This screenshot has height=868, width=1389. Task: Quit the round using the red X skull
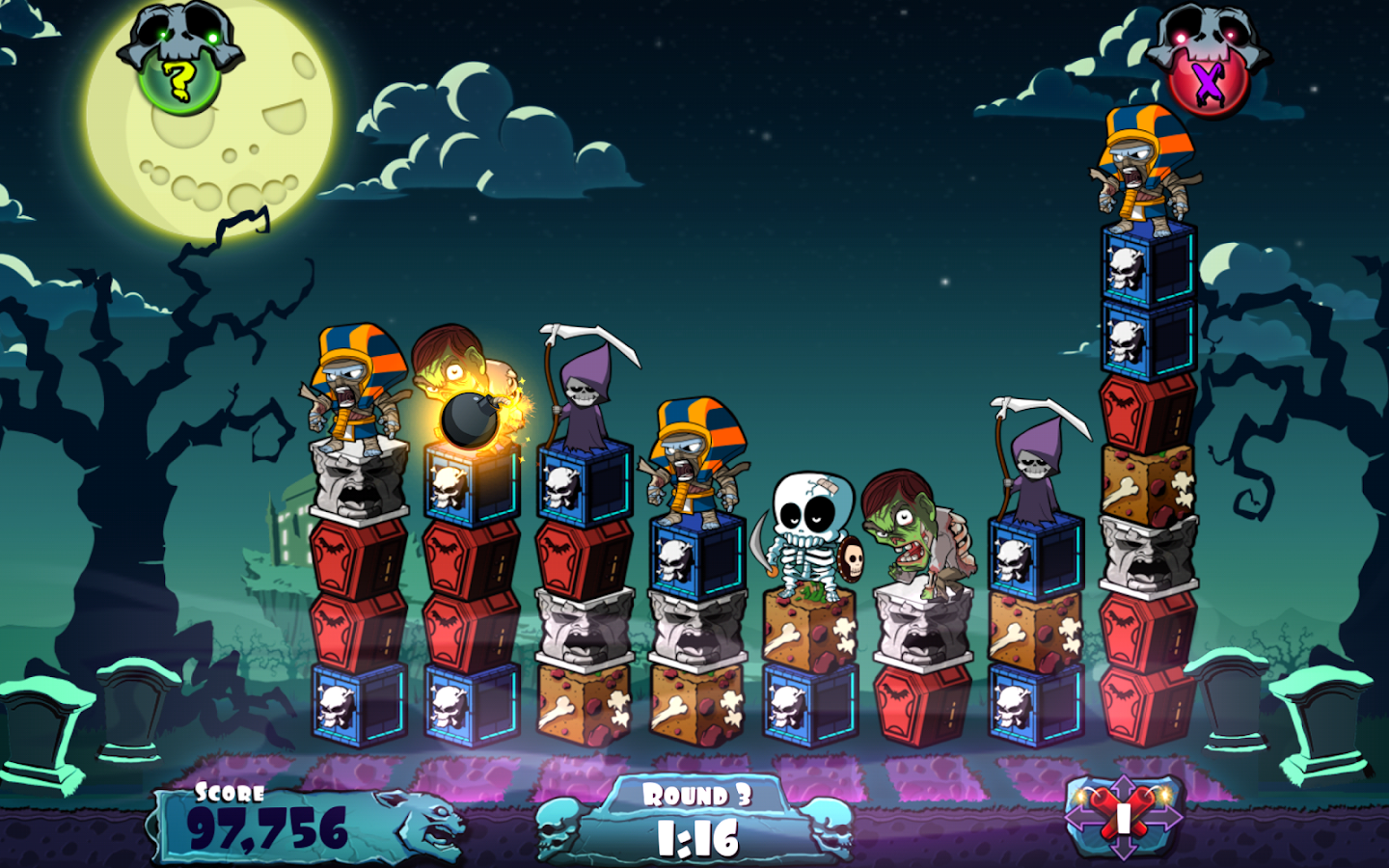coord(1207,83)
